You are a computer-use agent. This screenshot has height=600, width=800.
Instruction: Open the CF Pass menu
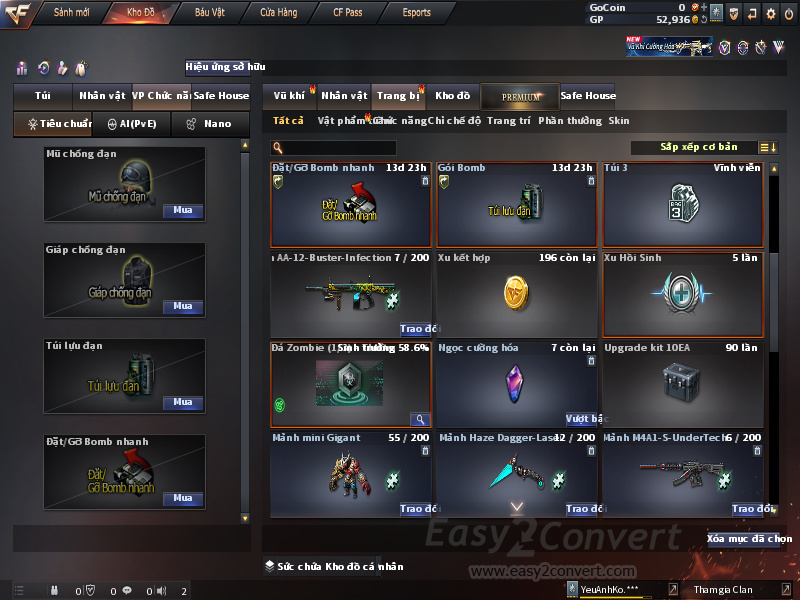click(x=349, y=13)
